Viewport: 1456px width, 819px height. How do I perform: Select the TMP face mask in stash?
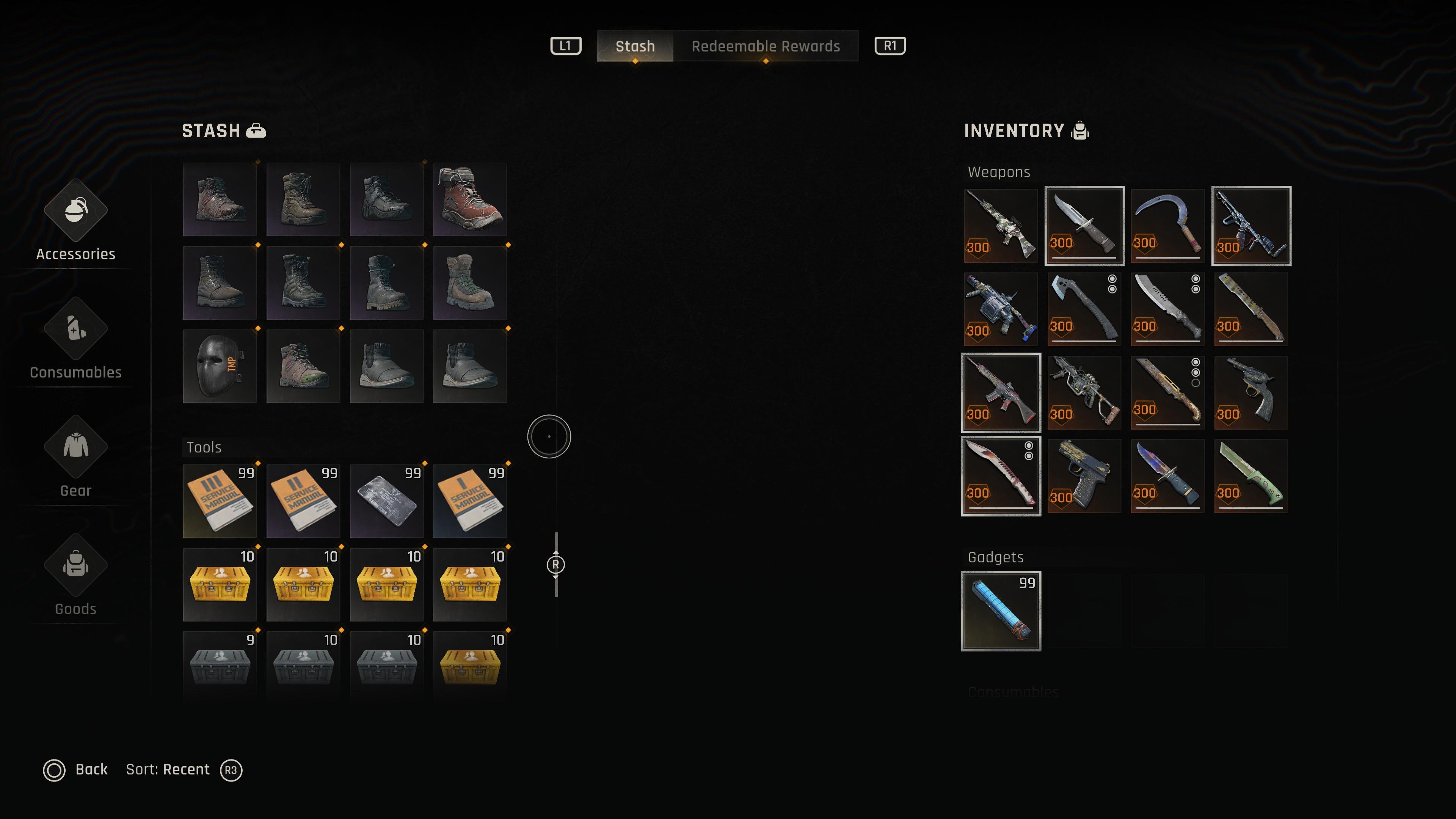[x=220, y=366]
